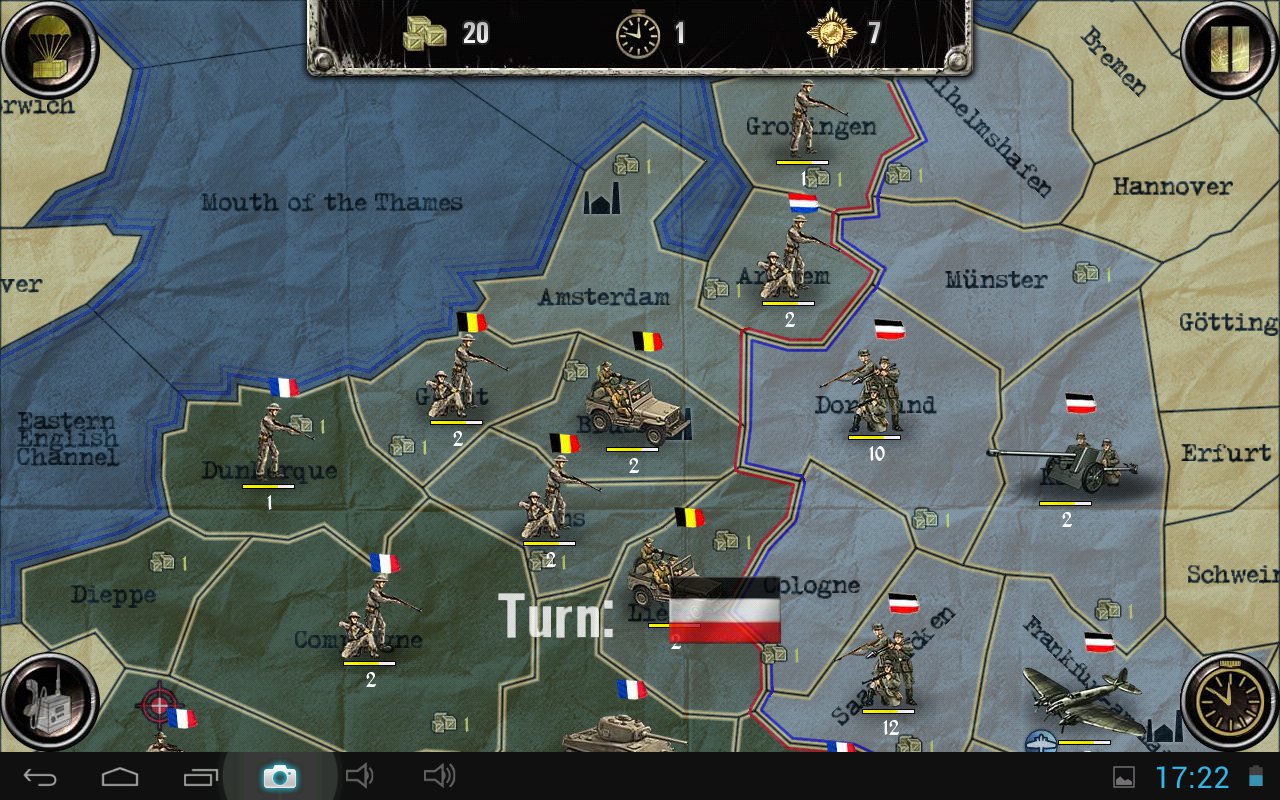Viewport: 1280px width, 800px height.
Task: Open the paratrooper airdrop button
Action: 48,48
